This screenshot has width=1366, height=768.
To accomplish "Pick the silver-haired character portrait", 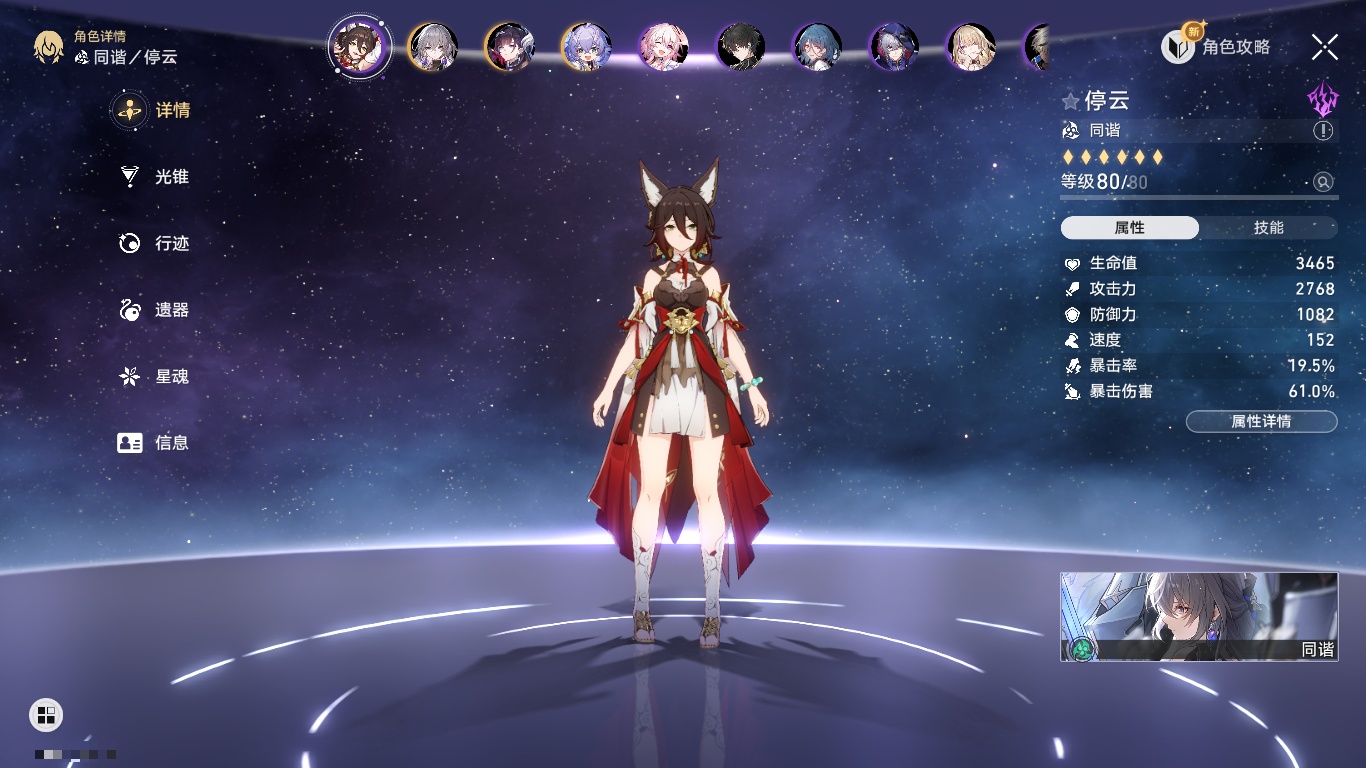I will [x=433, y=47].
